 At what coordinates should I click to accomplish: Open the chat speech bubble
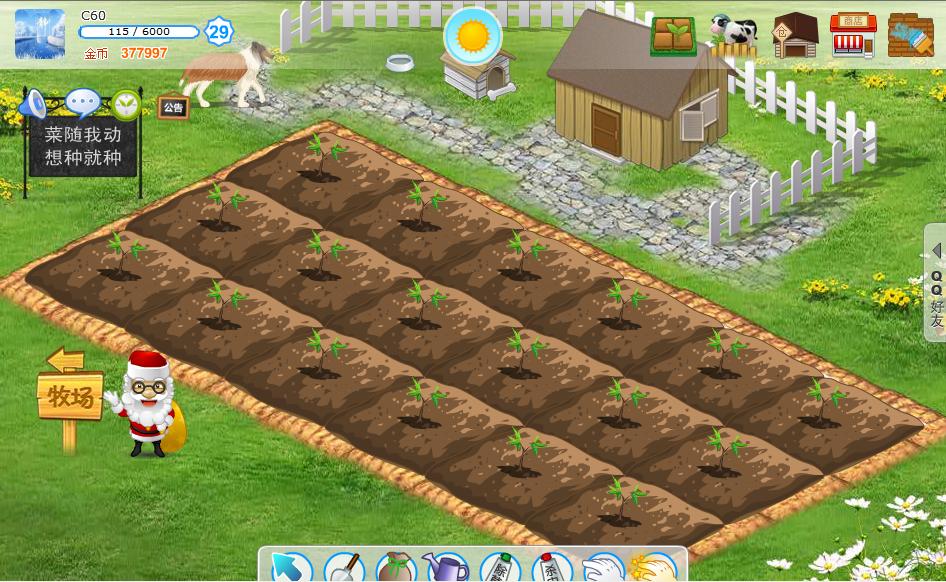click(x=82, y=102)
